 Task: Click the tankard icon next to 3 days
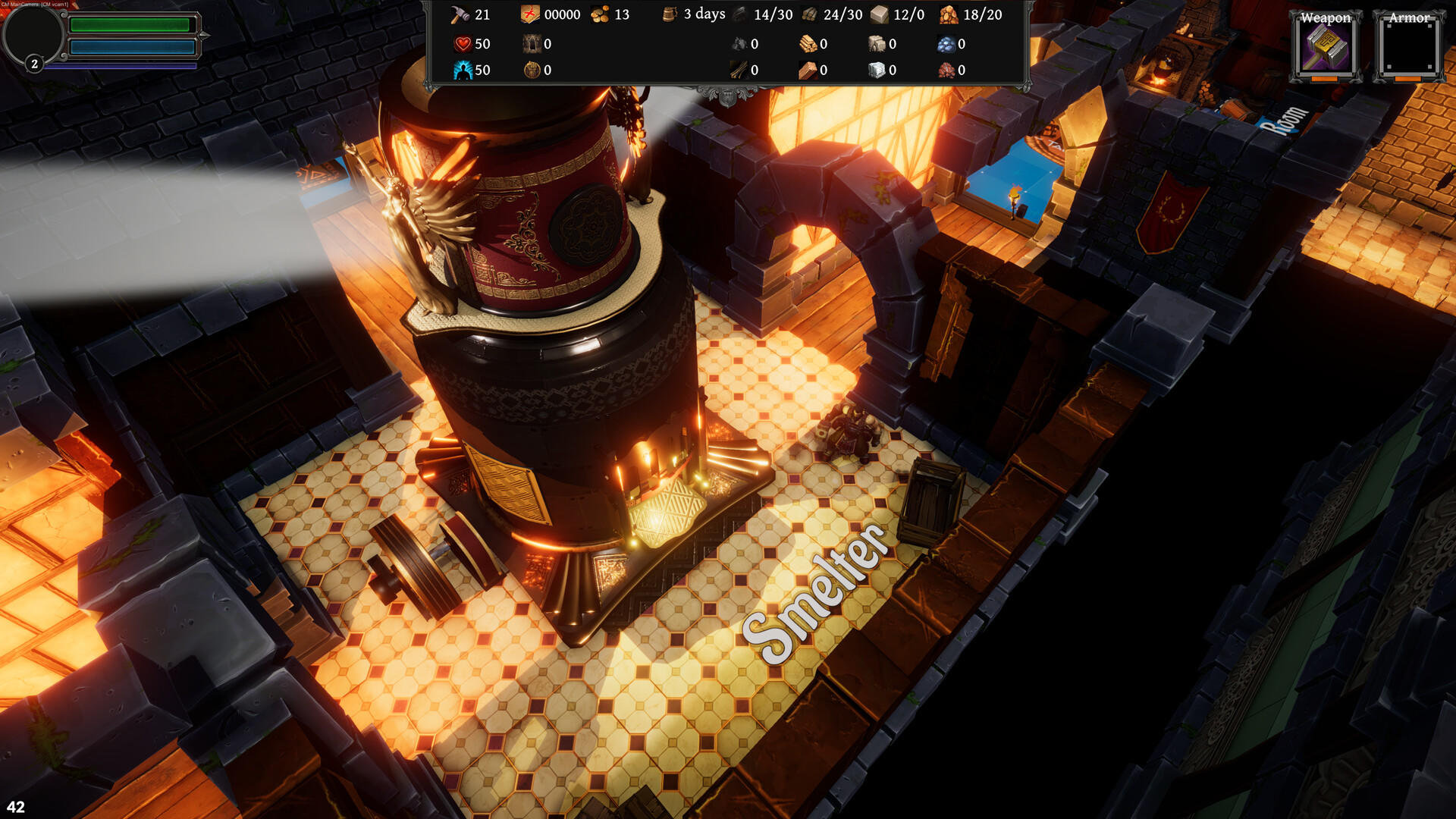pos(670,14)
